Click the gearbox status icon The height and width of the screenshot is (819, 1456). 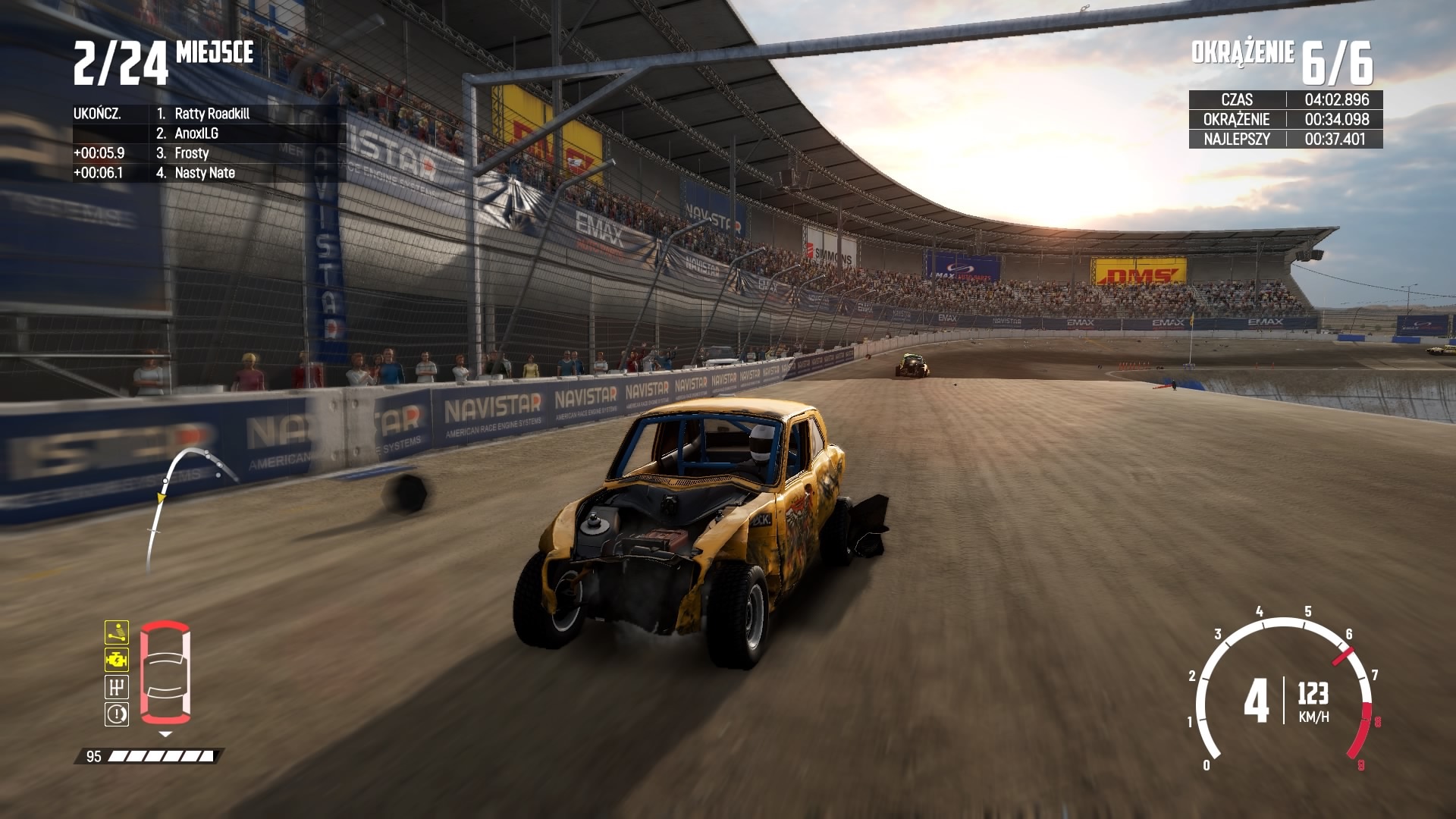click(117, 687)
